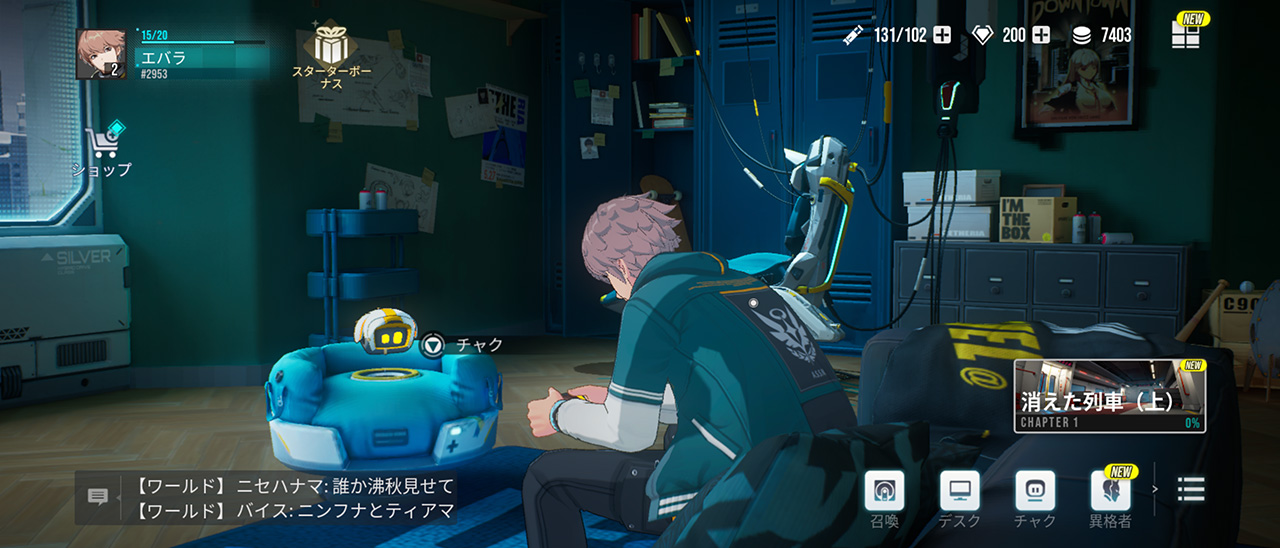Expand the bottom menu with small arrow
This screenshot has height=548, width=1280.
1156,489
